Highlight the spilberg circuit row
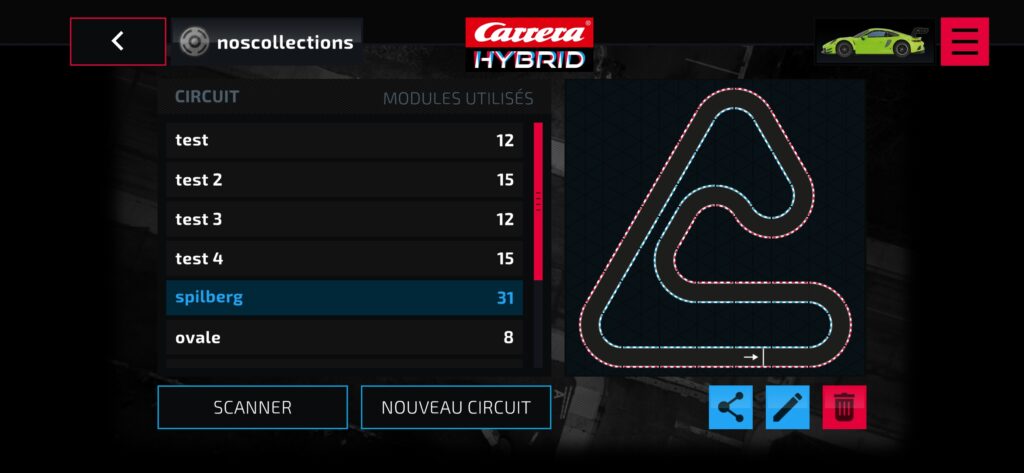This screenshot has height=473, width=1024. point(344,297)
